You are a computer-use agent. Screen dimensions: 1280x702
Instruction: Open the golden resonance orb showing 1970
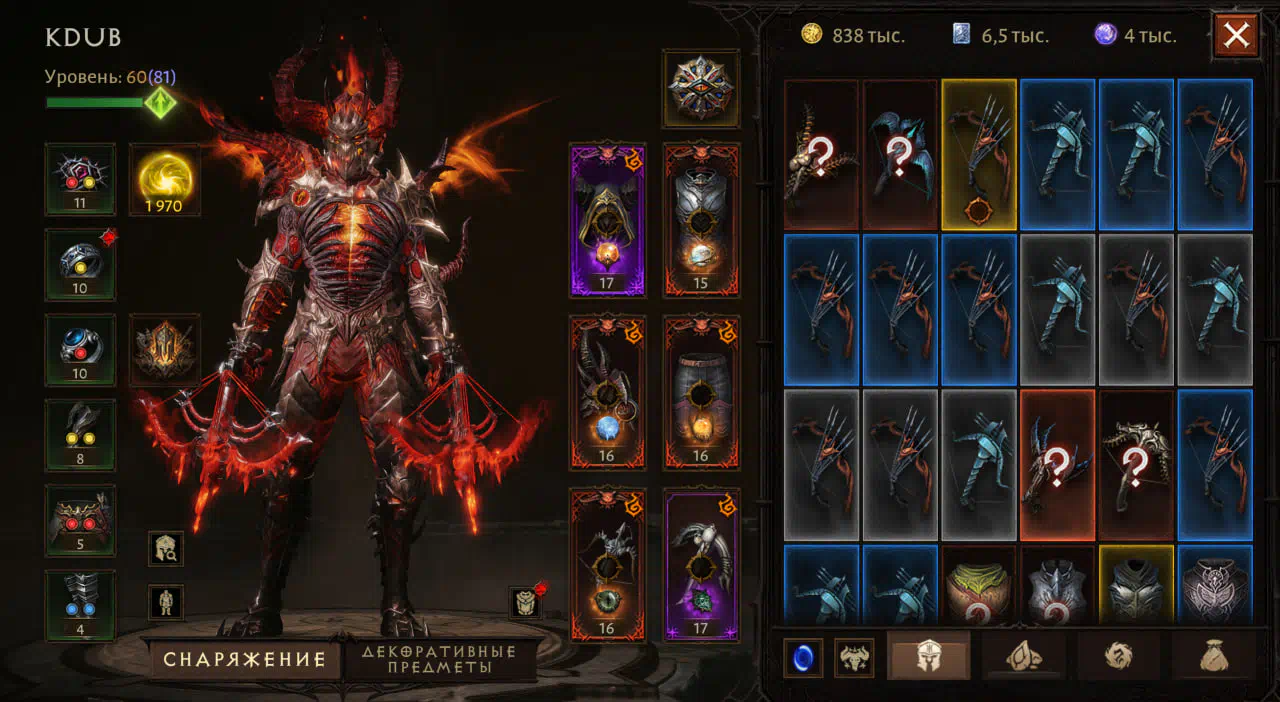click(x=164, y=180)
